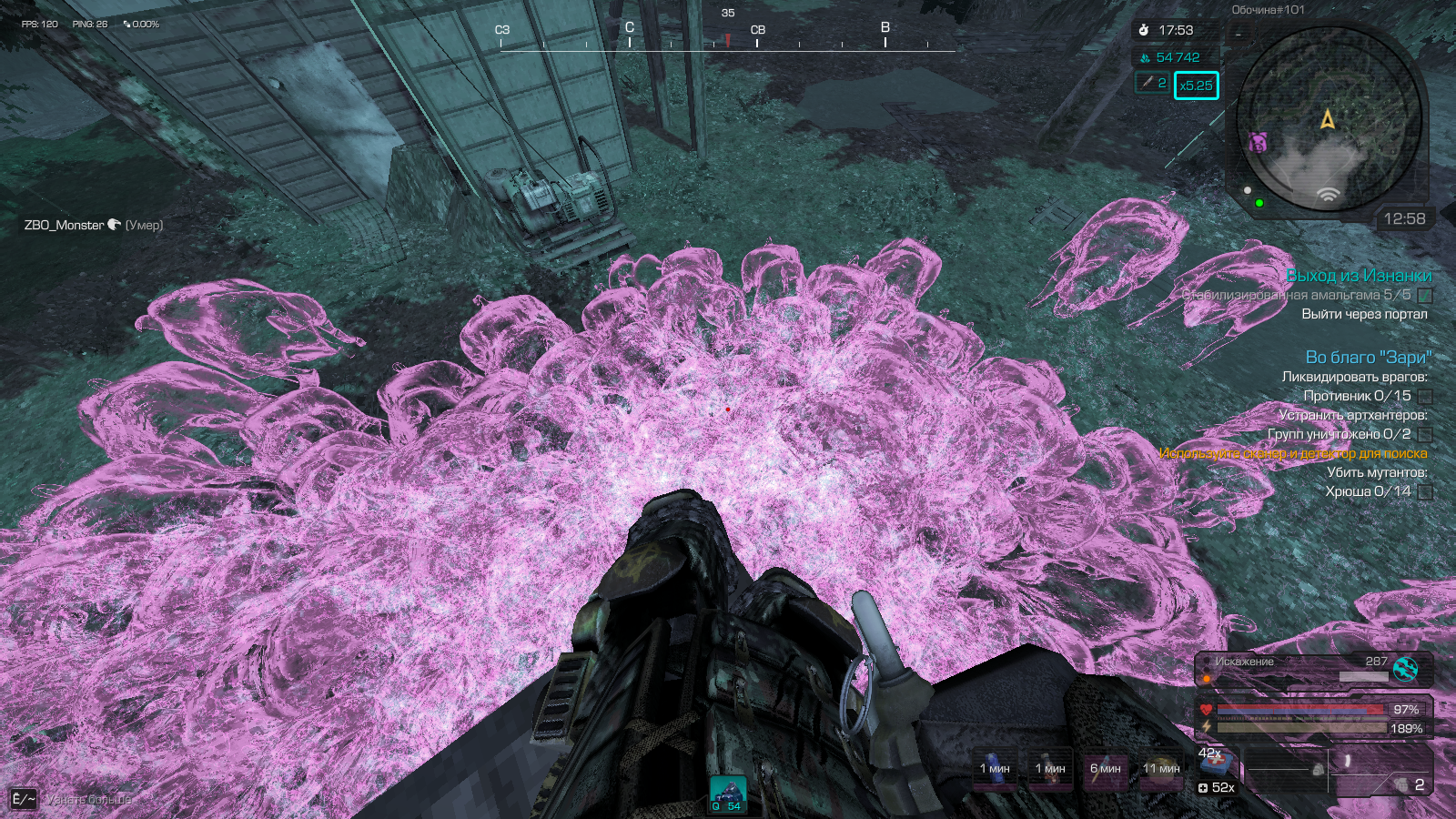Click the x5.25 multiplier box

[1196, 86]
